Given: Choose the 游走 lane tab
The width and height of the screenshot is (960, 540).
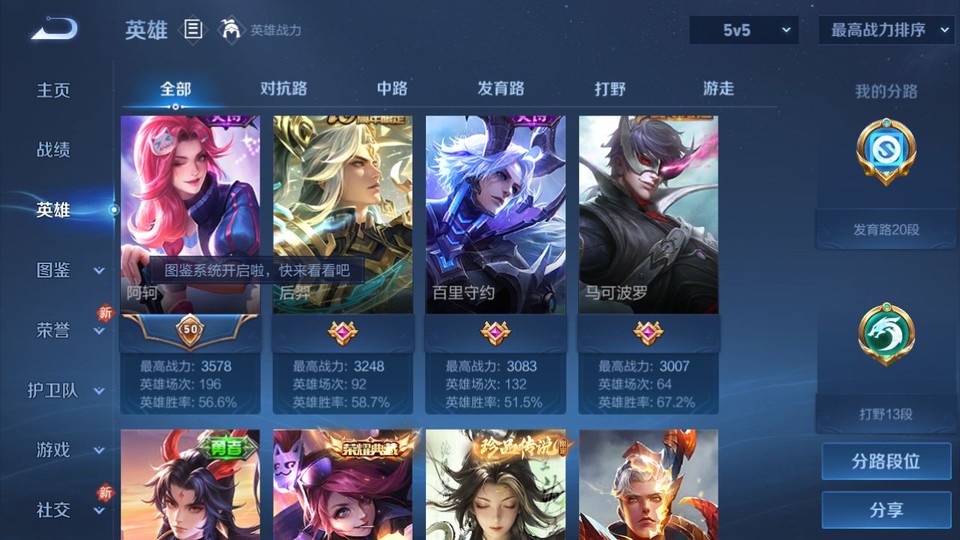Looking at the screenshot, I should click(718, 88).
